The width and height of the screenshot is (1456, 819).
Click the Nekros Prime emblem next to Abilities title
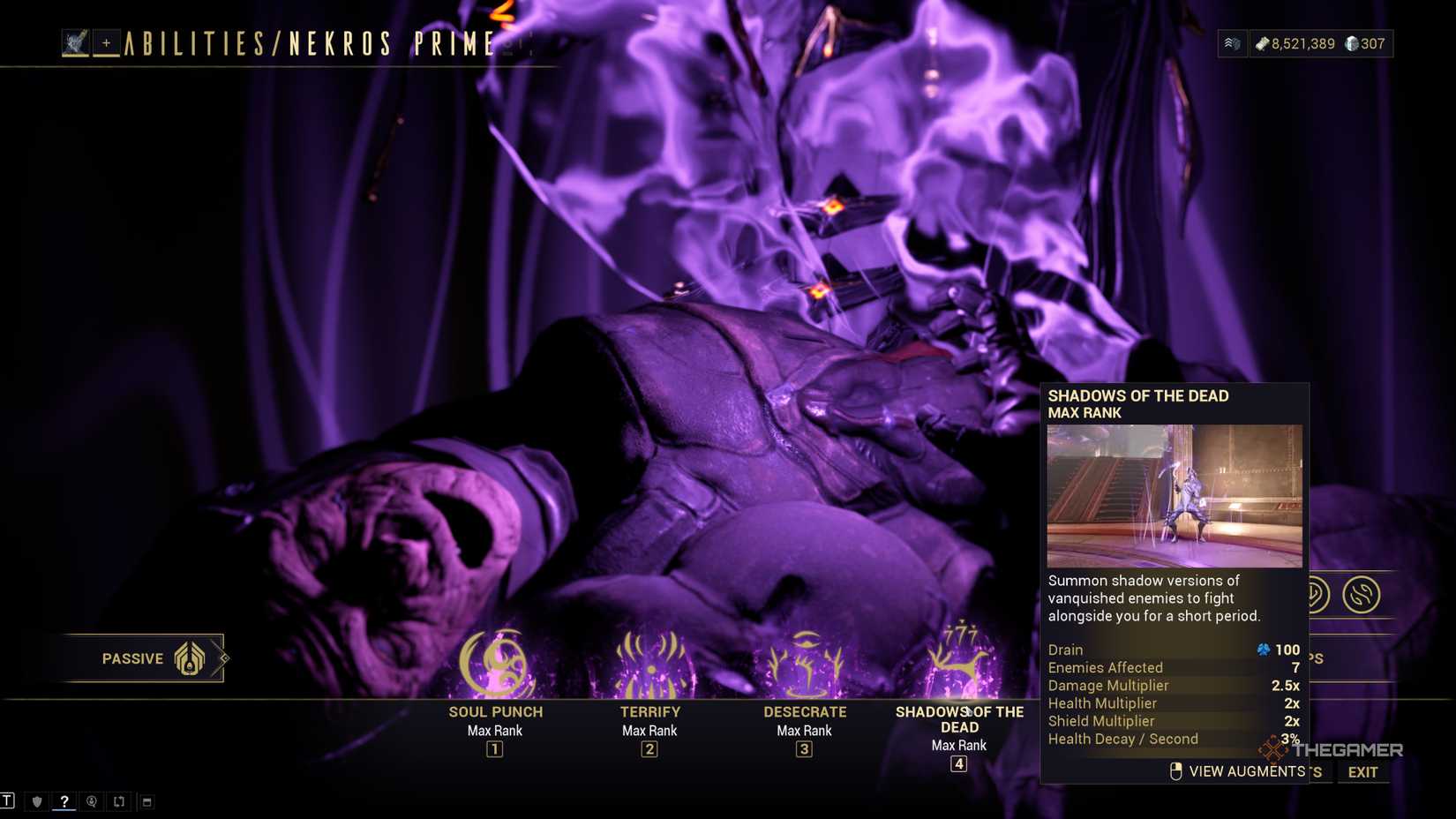75,41
